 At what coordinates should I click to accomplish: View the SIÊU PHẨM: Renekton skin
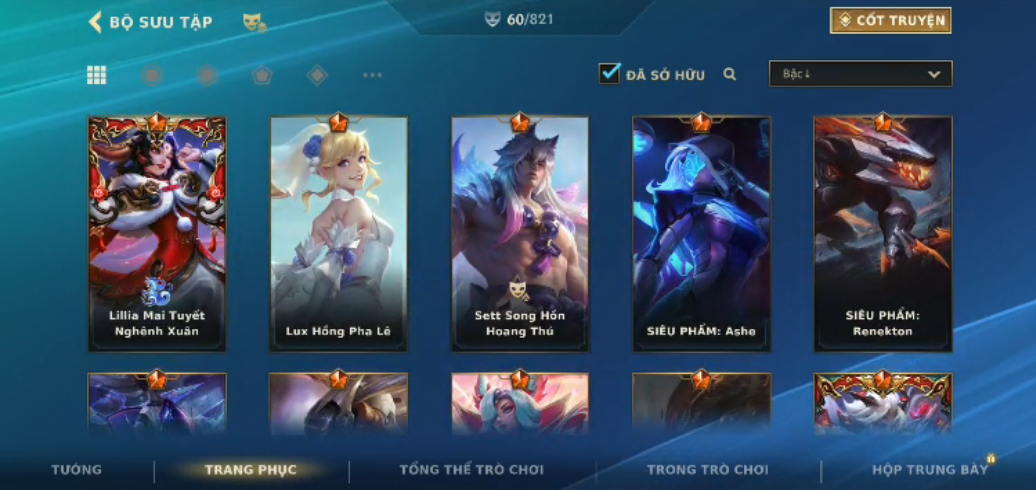[882, 234]
